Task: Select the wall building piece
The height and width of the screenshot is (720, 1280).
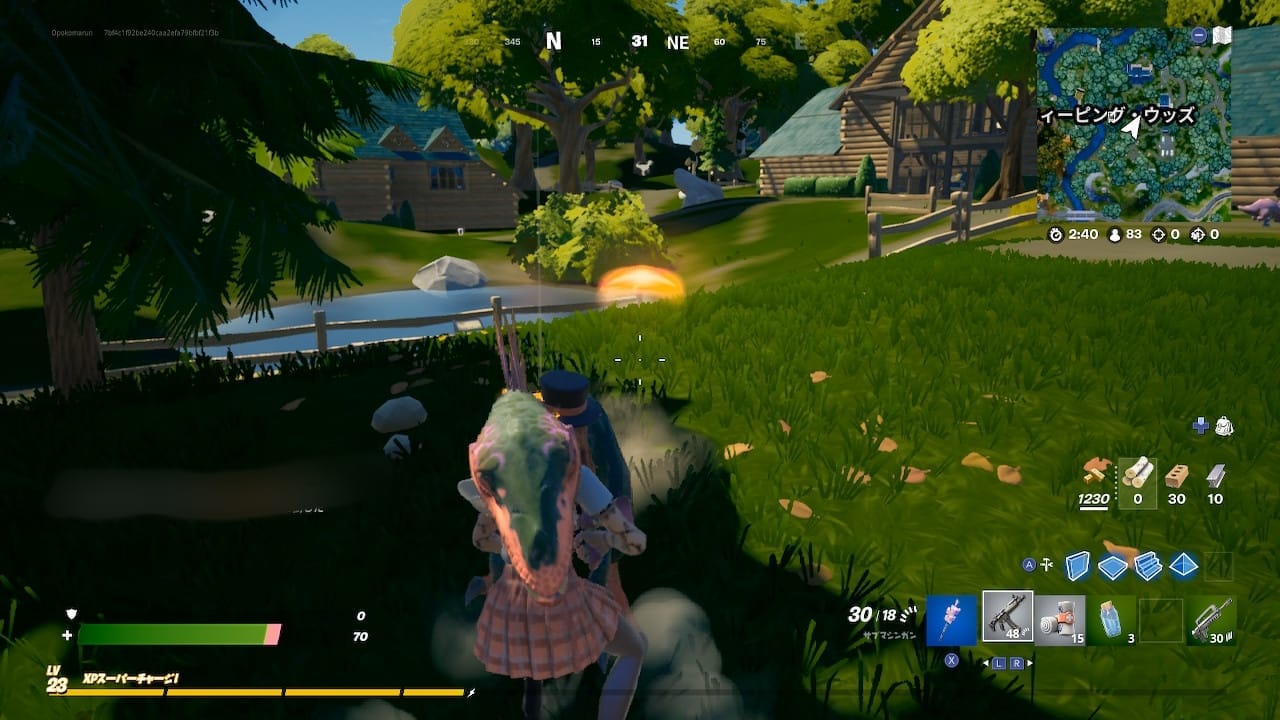Action: coord(1076,566)
